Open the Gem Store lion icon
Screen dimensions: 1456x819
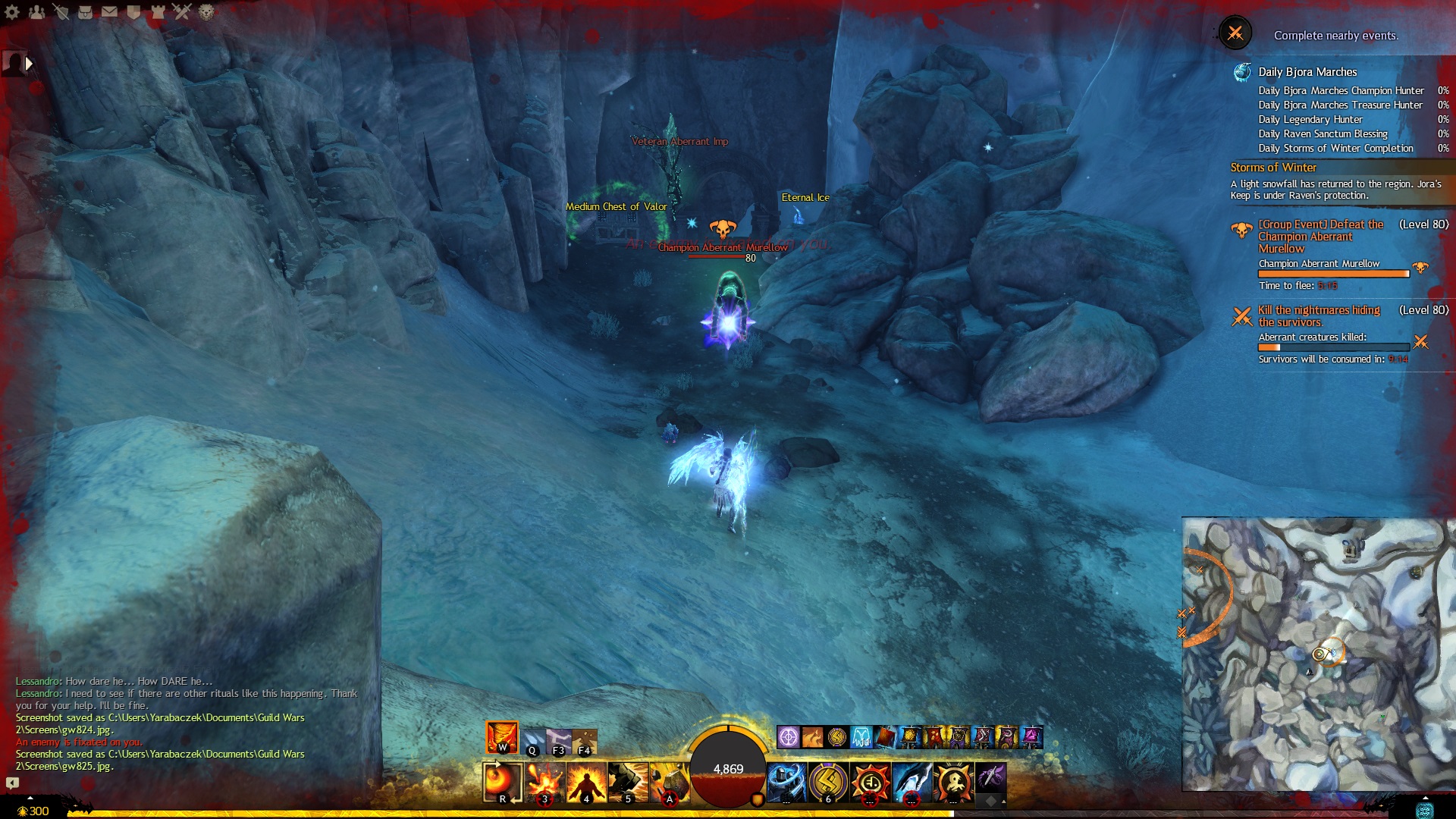206,12
